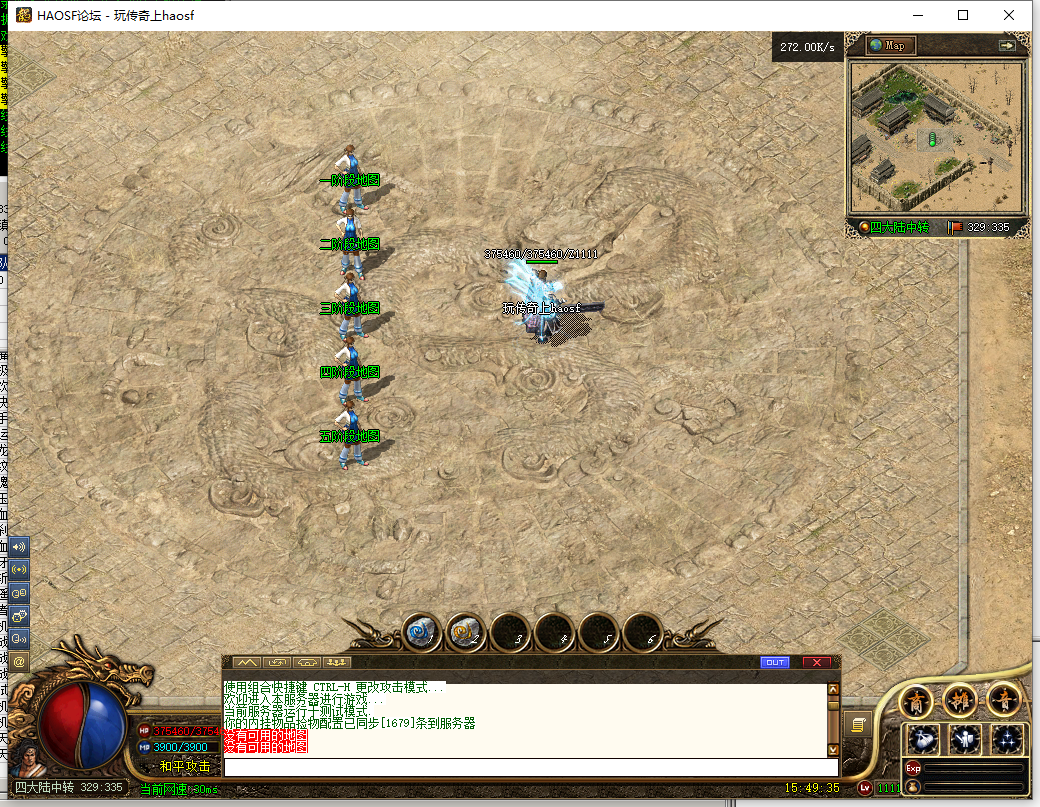This screenshot has width=1040, height=807.
Task: Open the scroll note icon beside the chat
Action: pyautogui.click(x=857, y=723)
